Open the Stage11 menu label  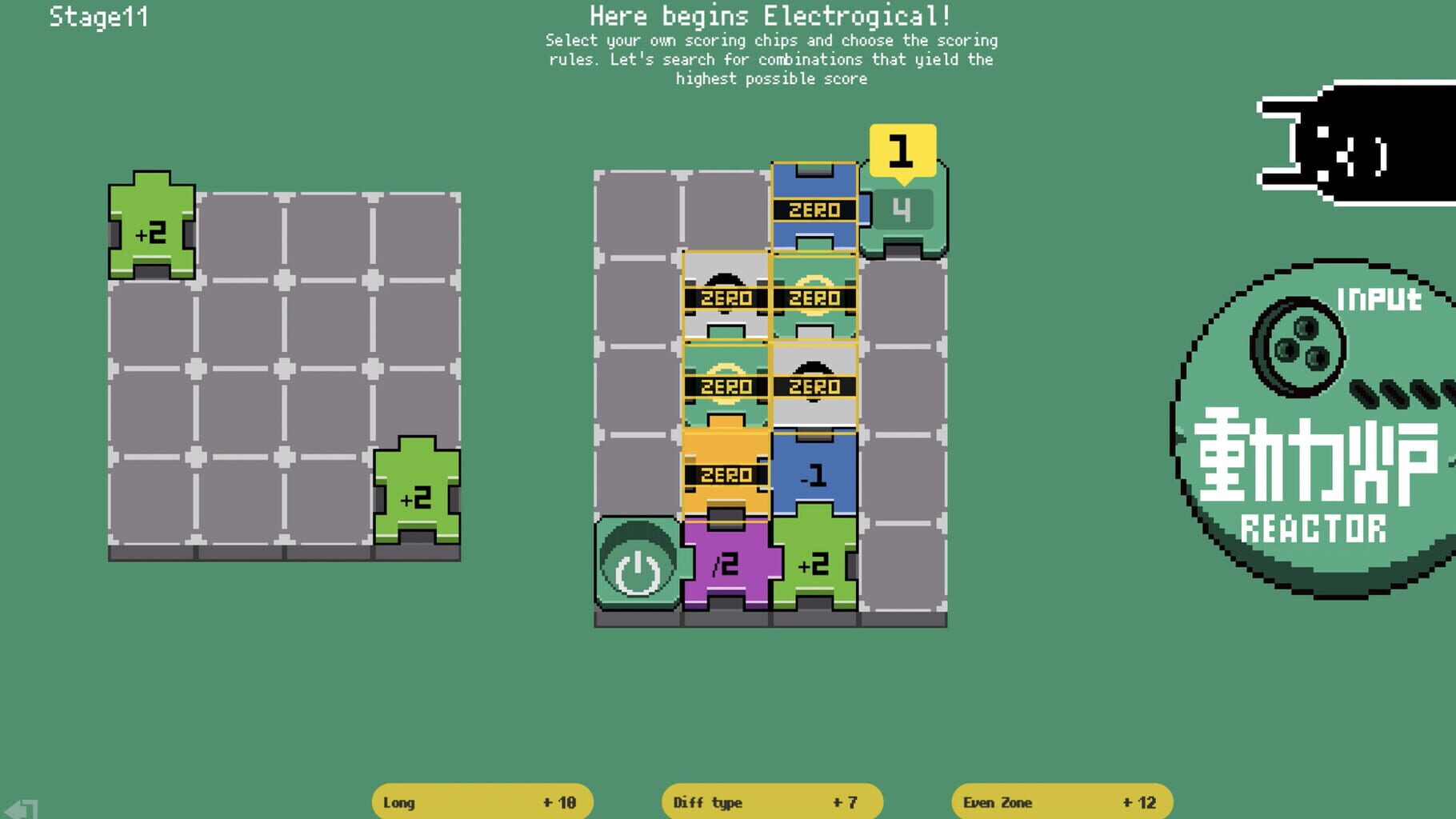[x=98, y=18]
